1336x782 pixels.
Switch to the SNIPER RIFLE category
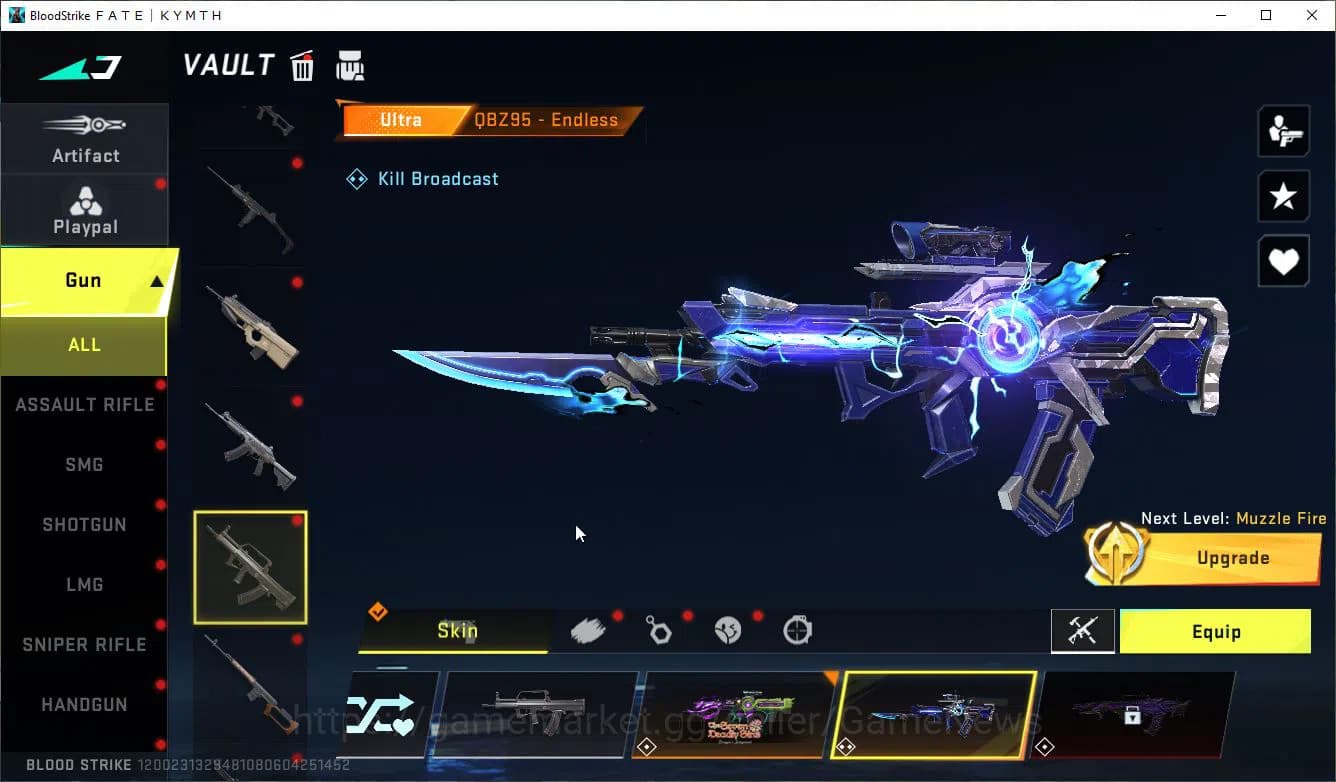[85, 644]
